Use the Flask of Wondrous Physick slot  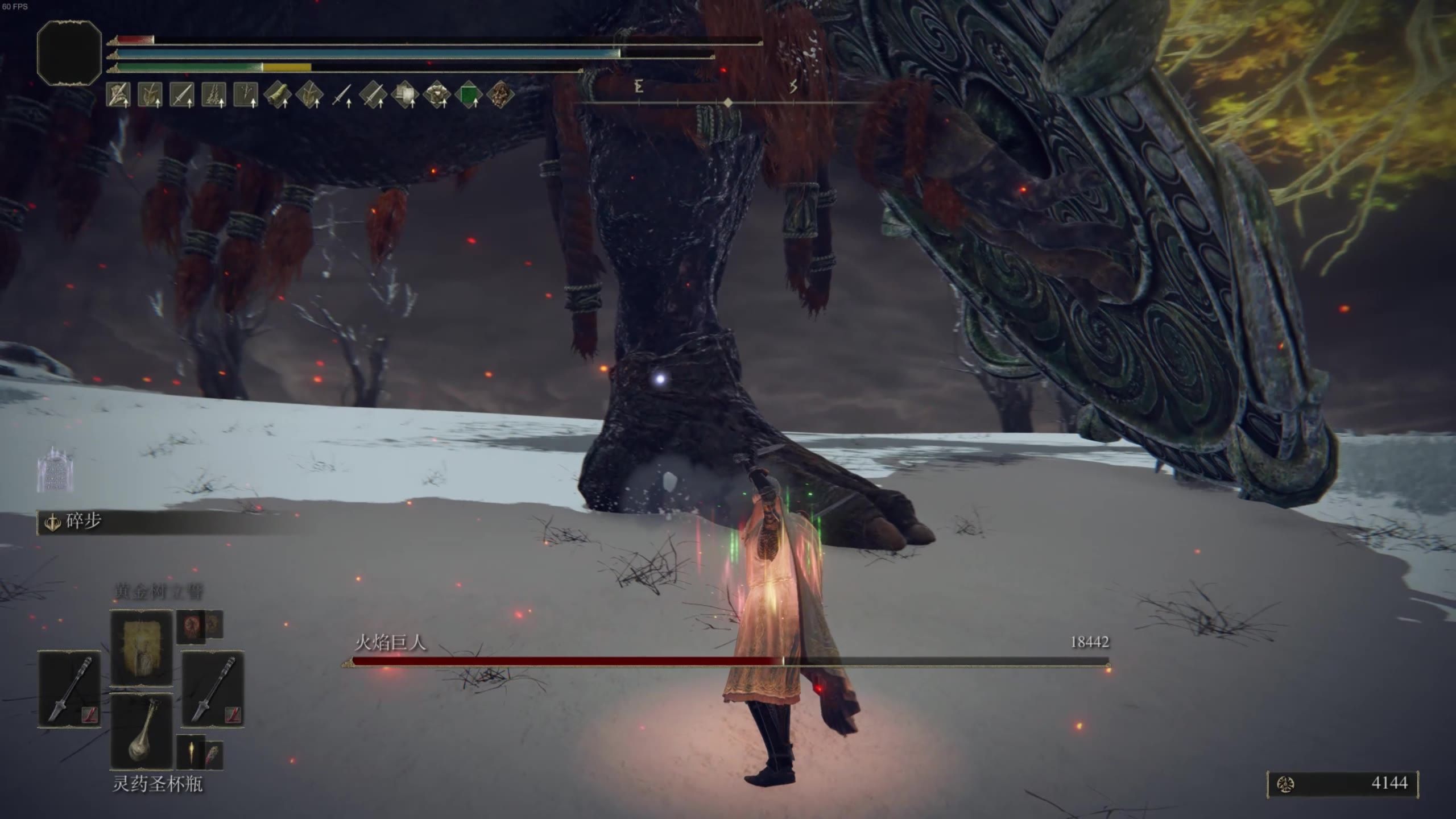coord(141,732)
